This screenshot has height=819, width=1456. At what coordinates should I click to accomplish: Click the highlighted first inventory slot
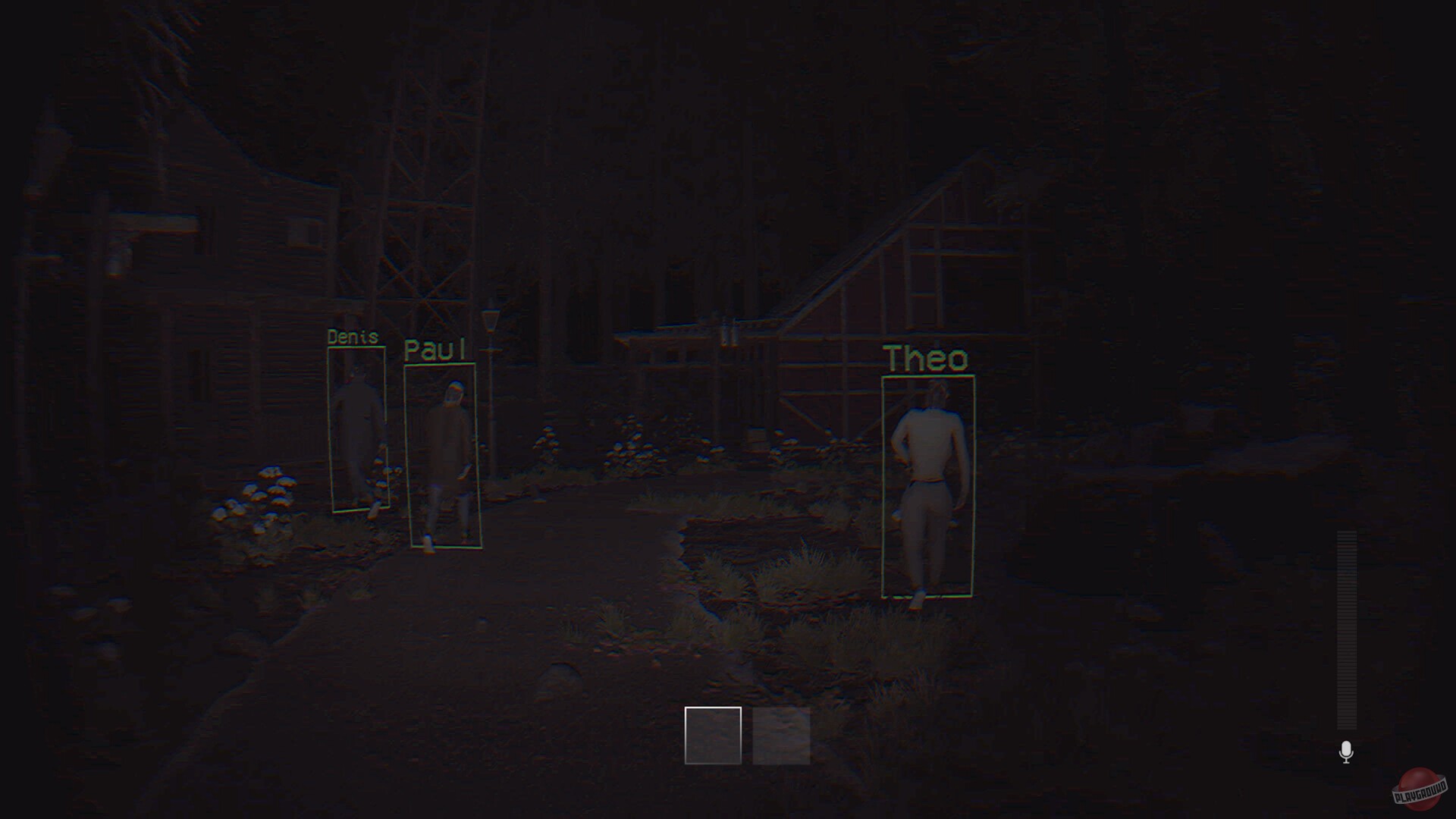714,736
